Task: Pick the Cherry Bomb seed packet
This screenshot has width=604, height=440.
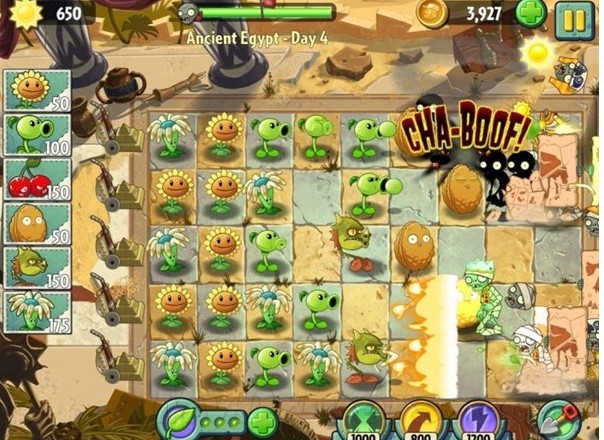Action: click(38, 179)
